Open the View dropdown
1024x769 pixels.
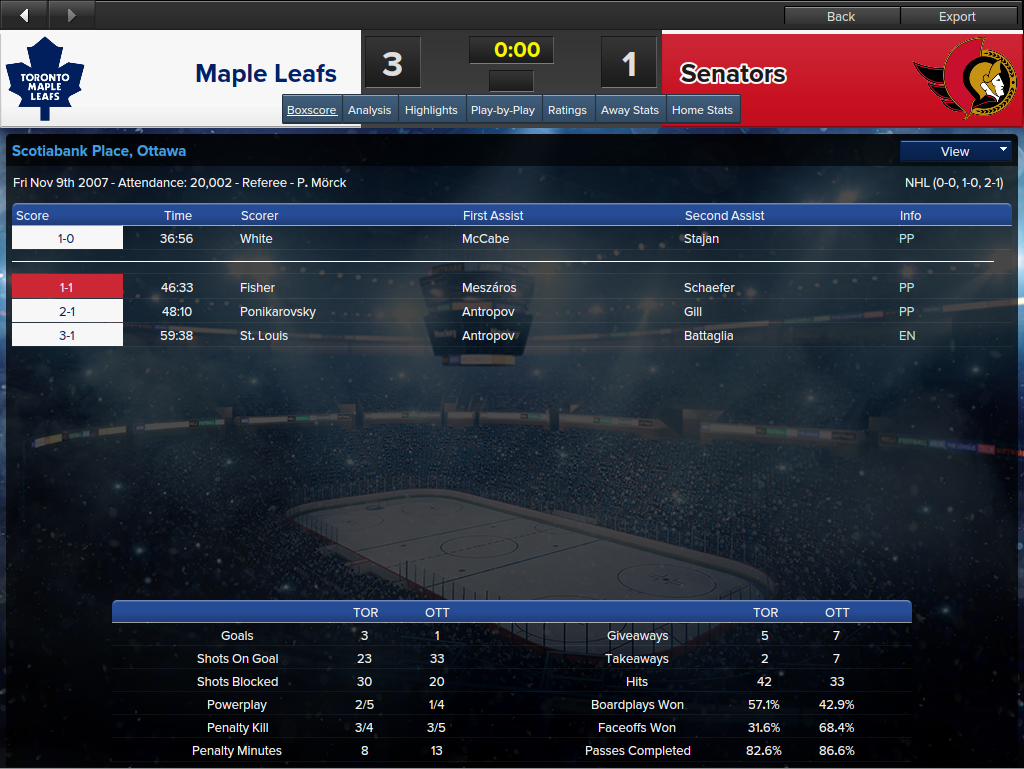point(956,152)
